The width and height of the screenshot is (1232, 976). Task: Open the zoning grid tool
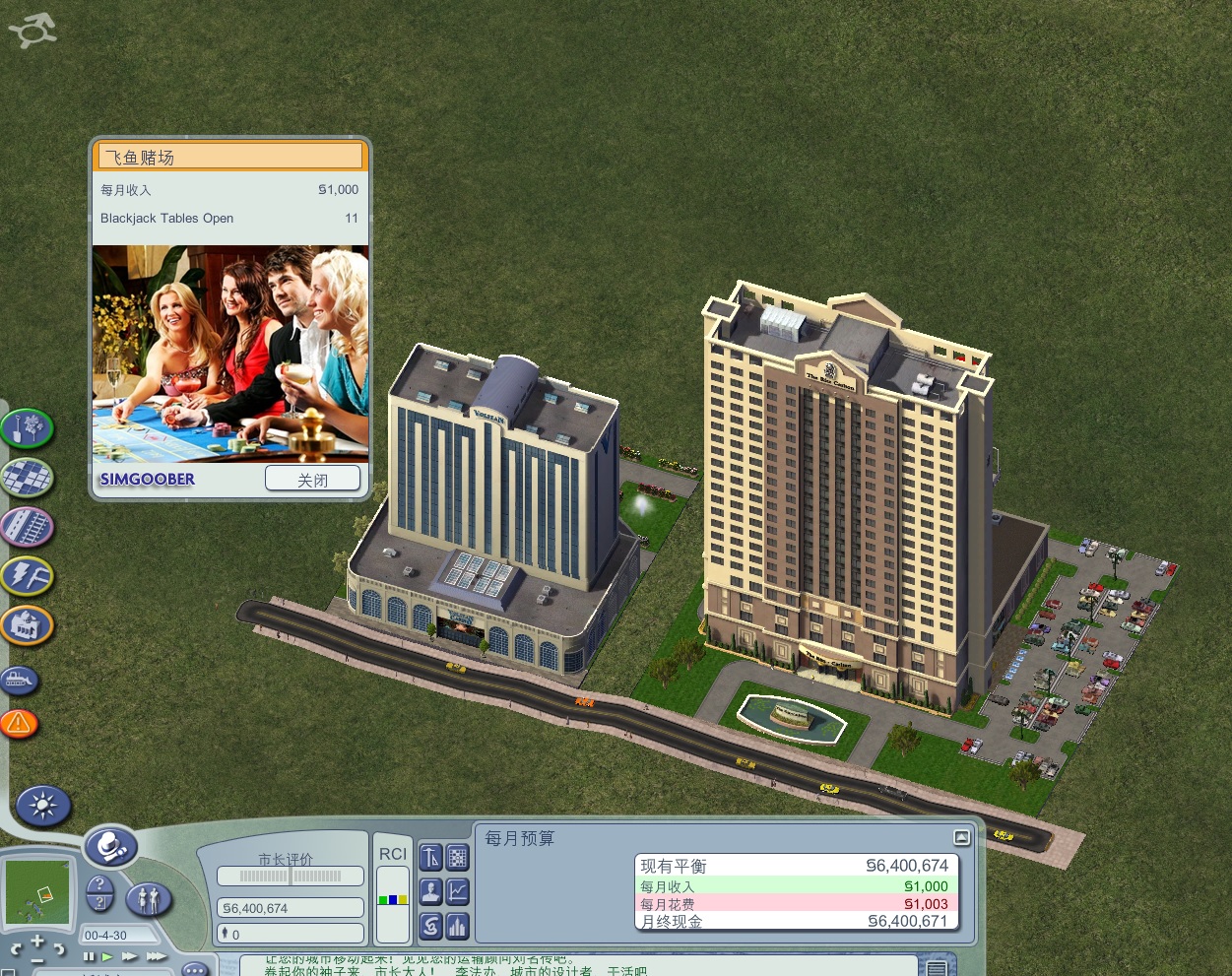(27, 478)
